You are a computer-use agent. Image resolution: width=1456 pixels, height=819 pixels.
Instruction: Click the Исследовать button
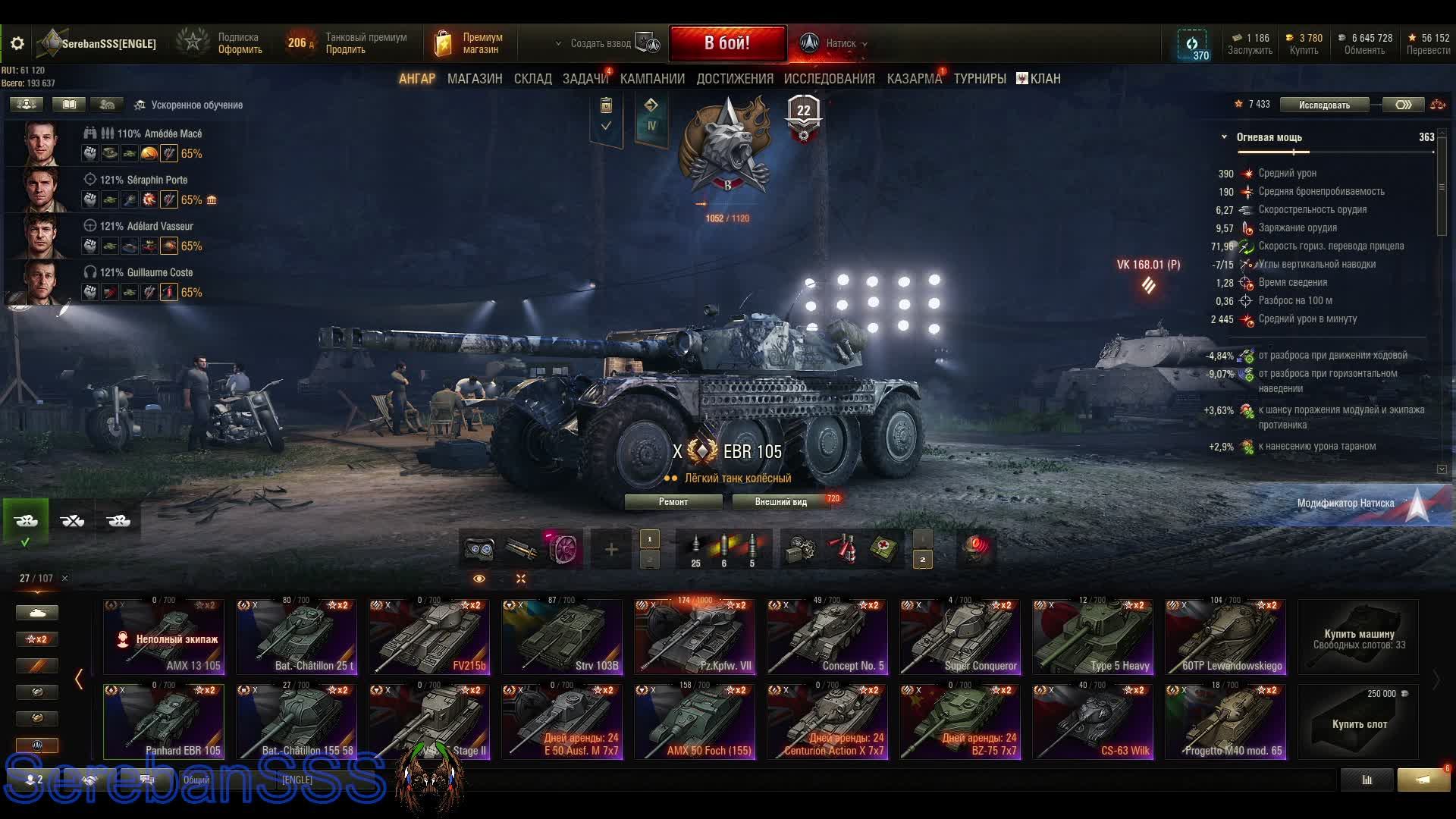[1324, 105]
